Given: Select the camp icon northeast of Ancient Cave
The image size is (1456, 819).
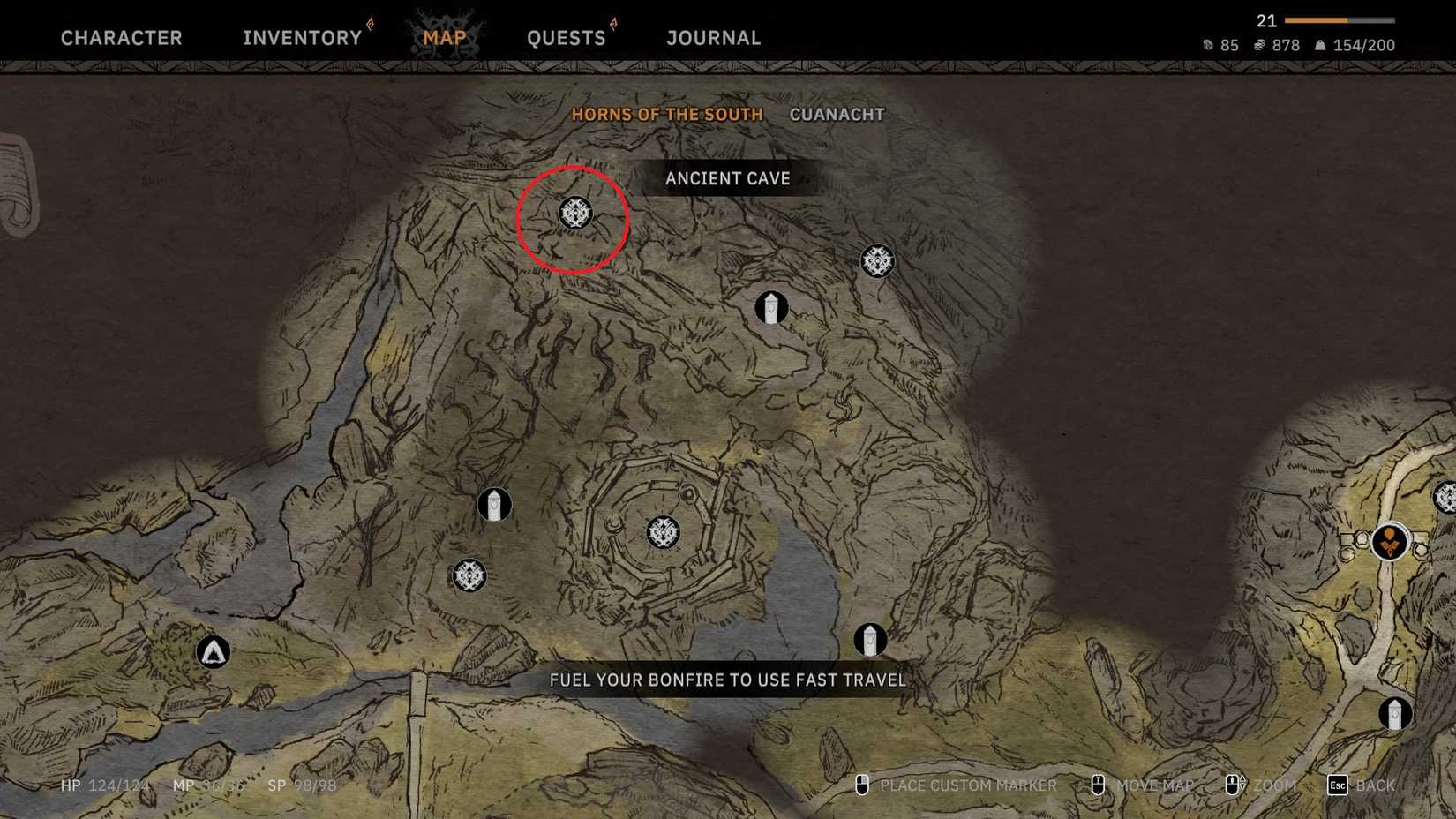Looking at the screenshot, I should coord(877,260).
